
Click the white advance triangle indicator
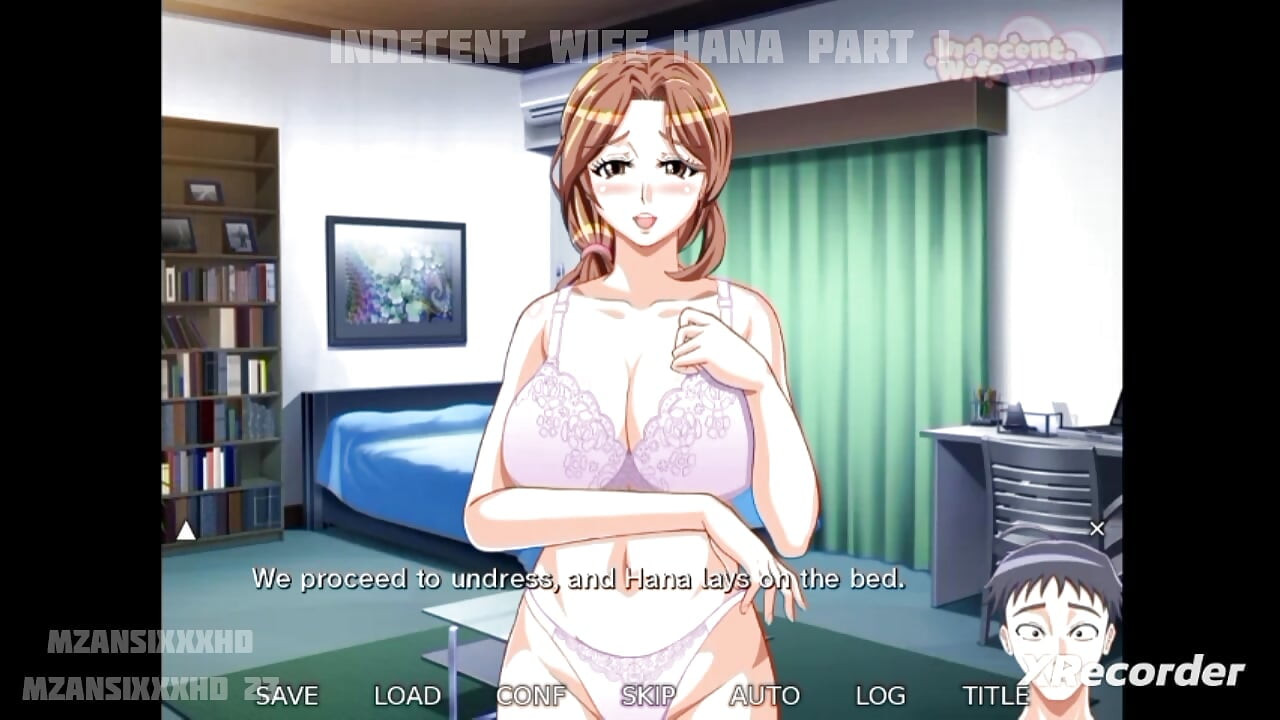tap(185, 532)
